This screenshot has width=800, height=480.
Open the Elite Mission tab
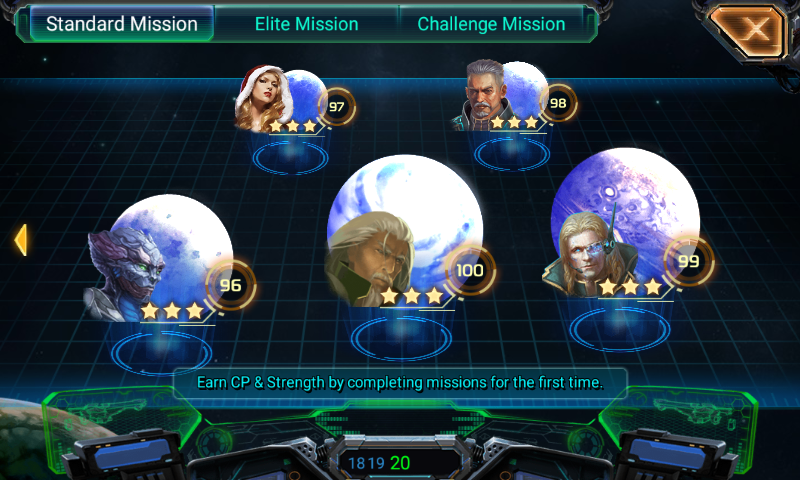(306, 24)
